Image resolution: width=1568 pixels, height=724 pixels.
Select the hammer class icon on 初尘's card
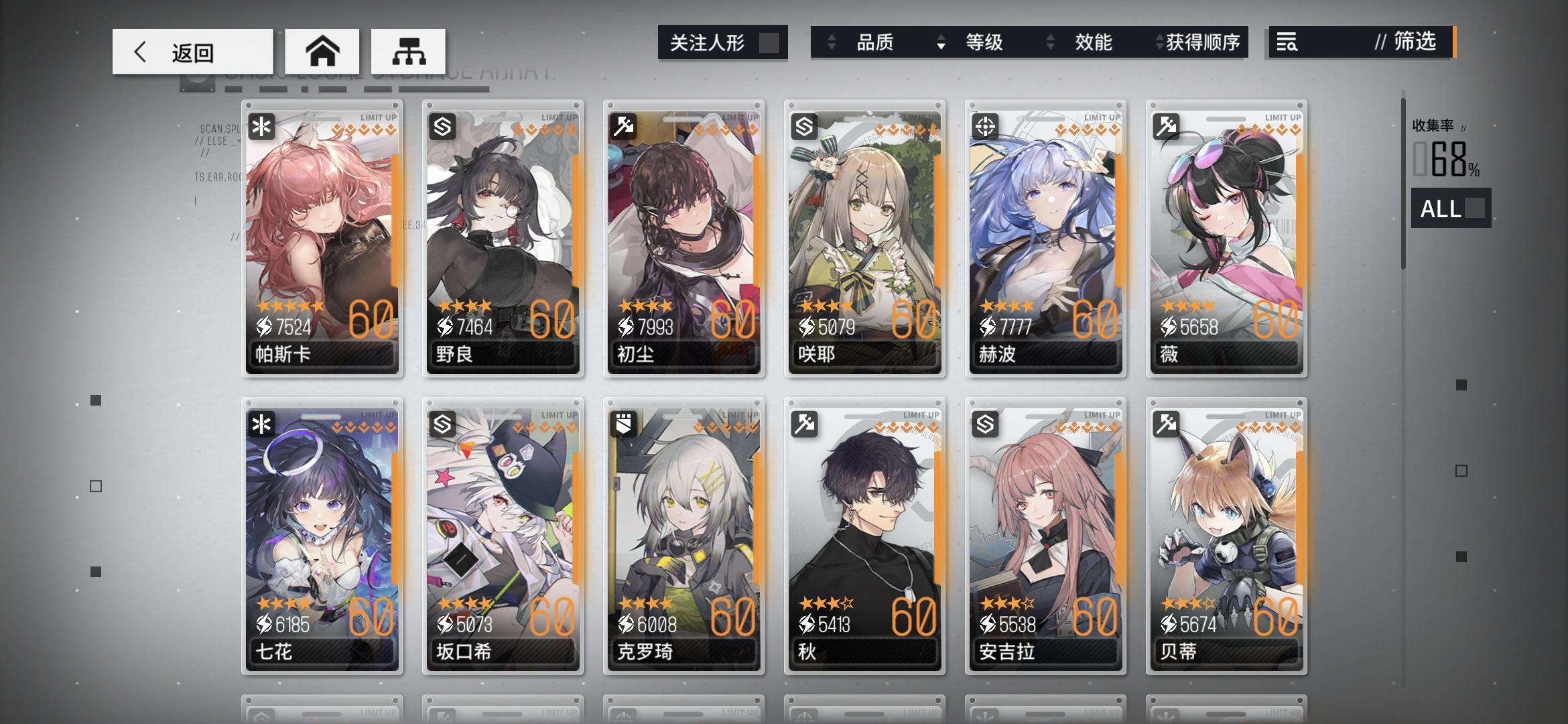[x=623, y=125]
